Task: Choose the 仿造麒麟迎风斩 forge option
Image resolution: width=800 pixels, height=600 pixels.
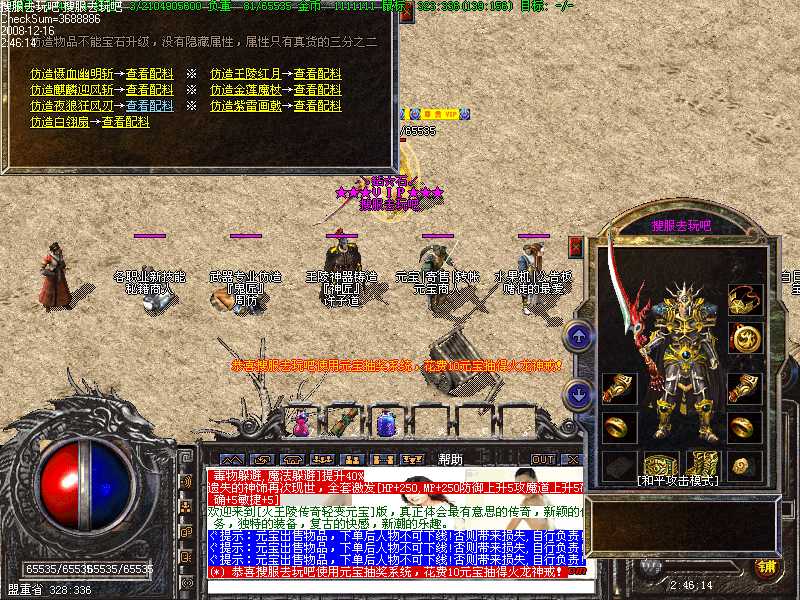Action: (x=71, y=90)
